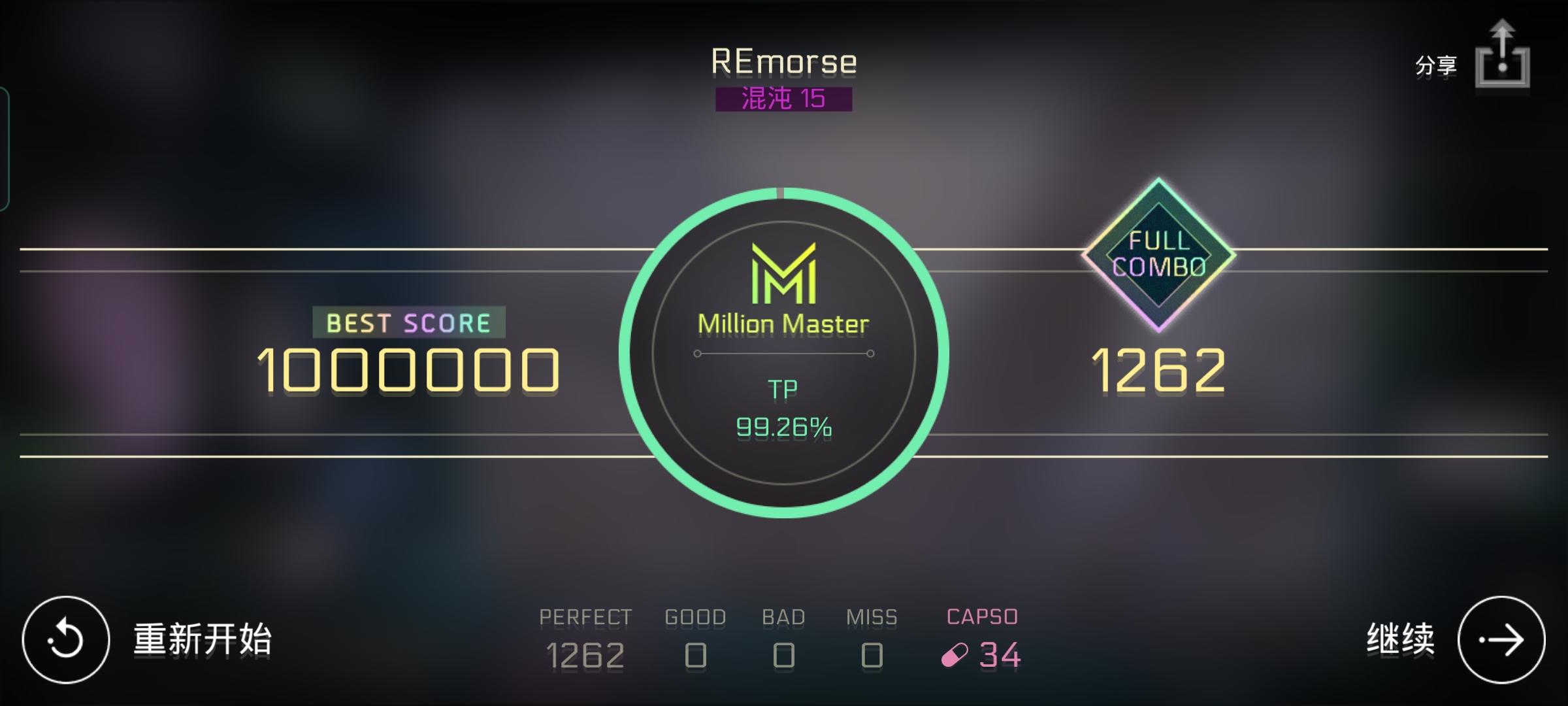Tap the TP 99.26% percentage display

click(x=784, y=429)
